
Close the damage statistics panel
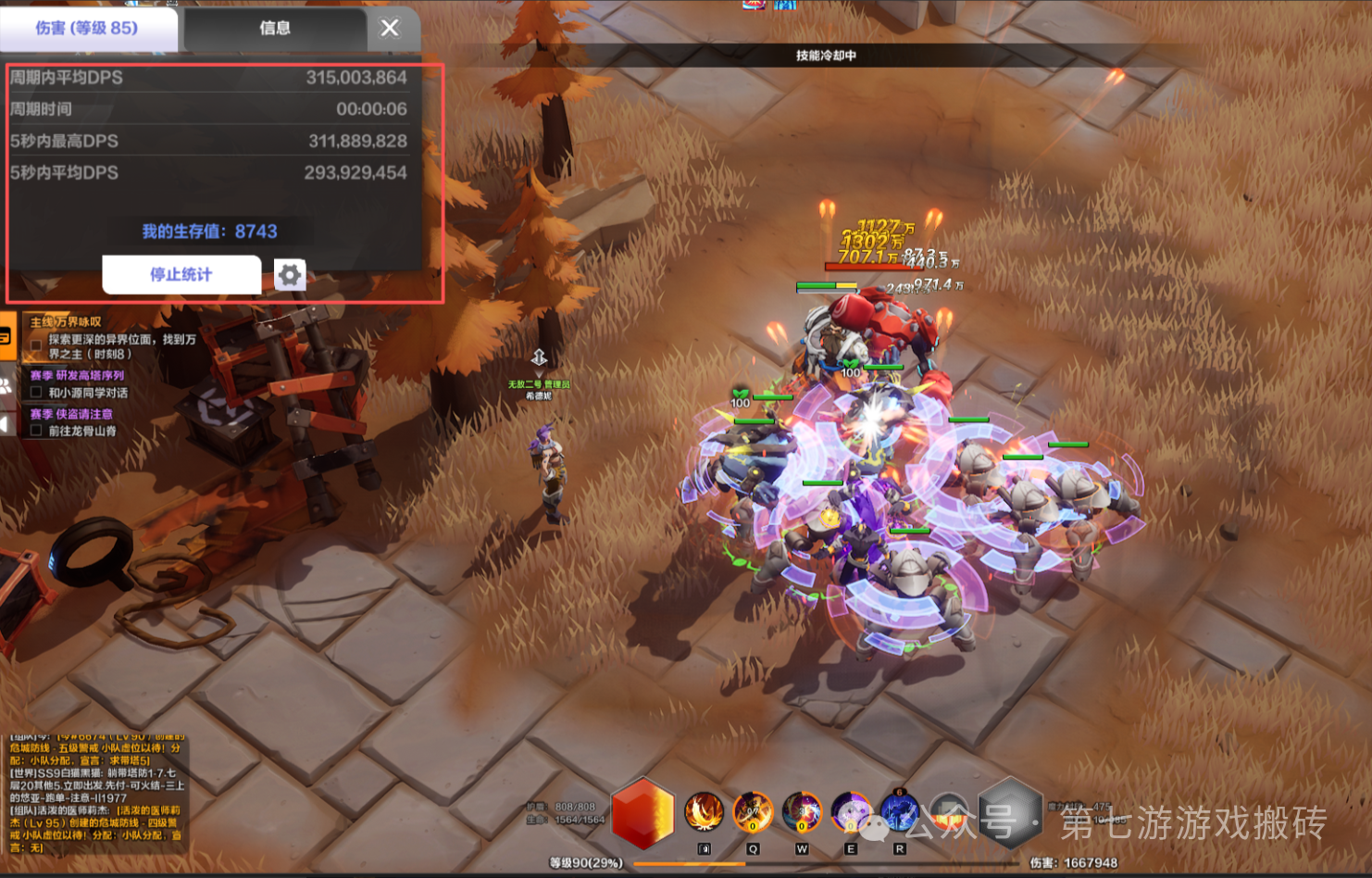pyautogui.click(x=390, y=28)
